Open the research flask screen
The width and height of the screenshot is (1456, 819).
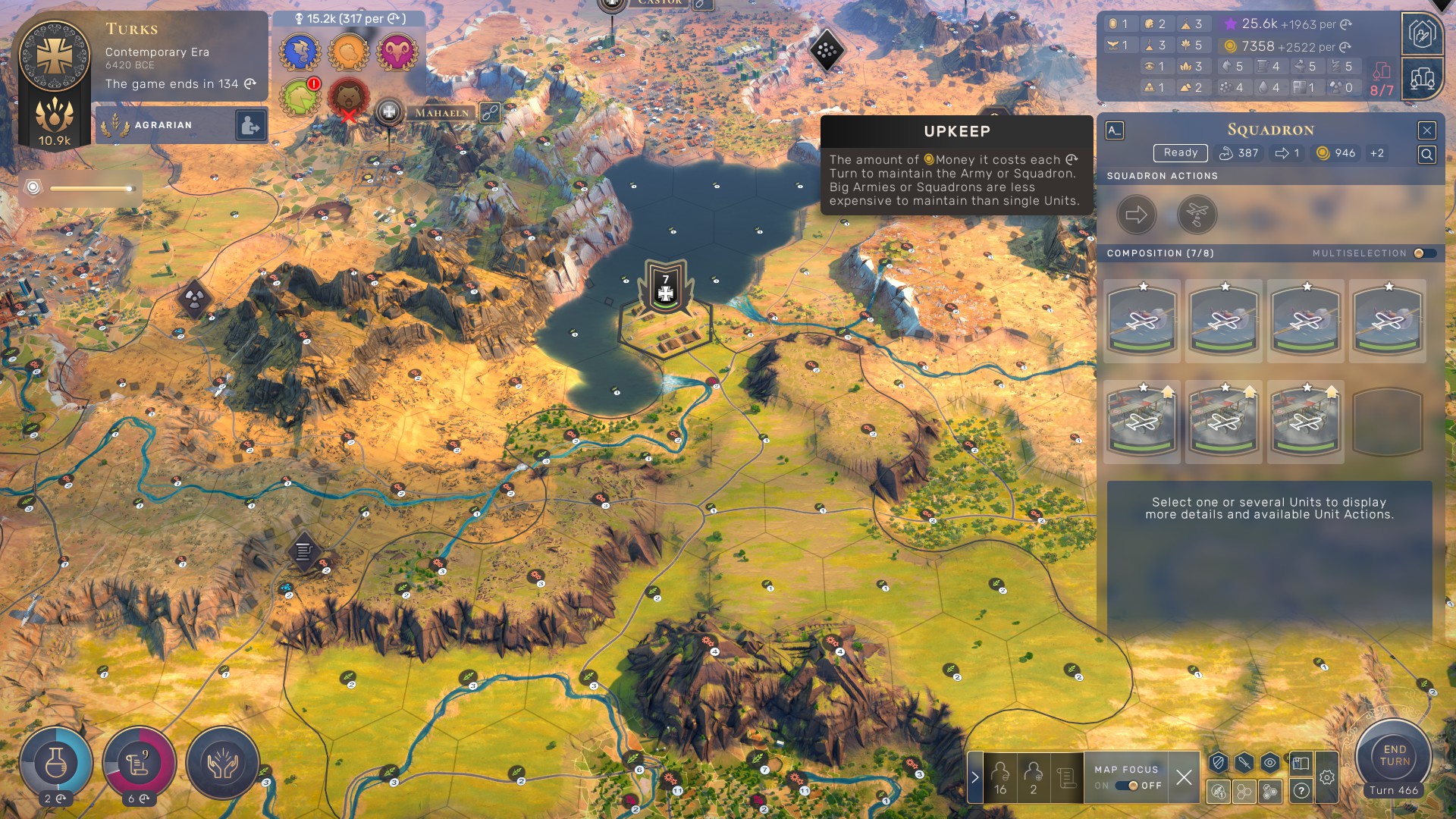coord(56,763)
